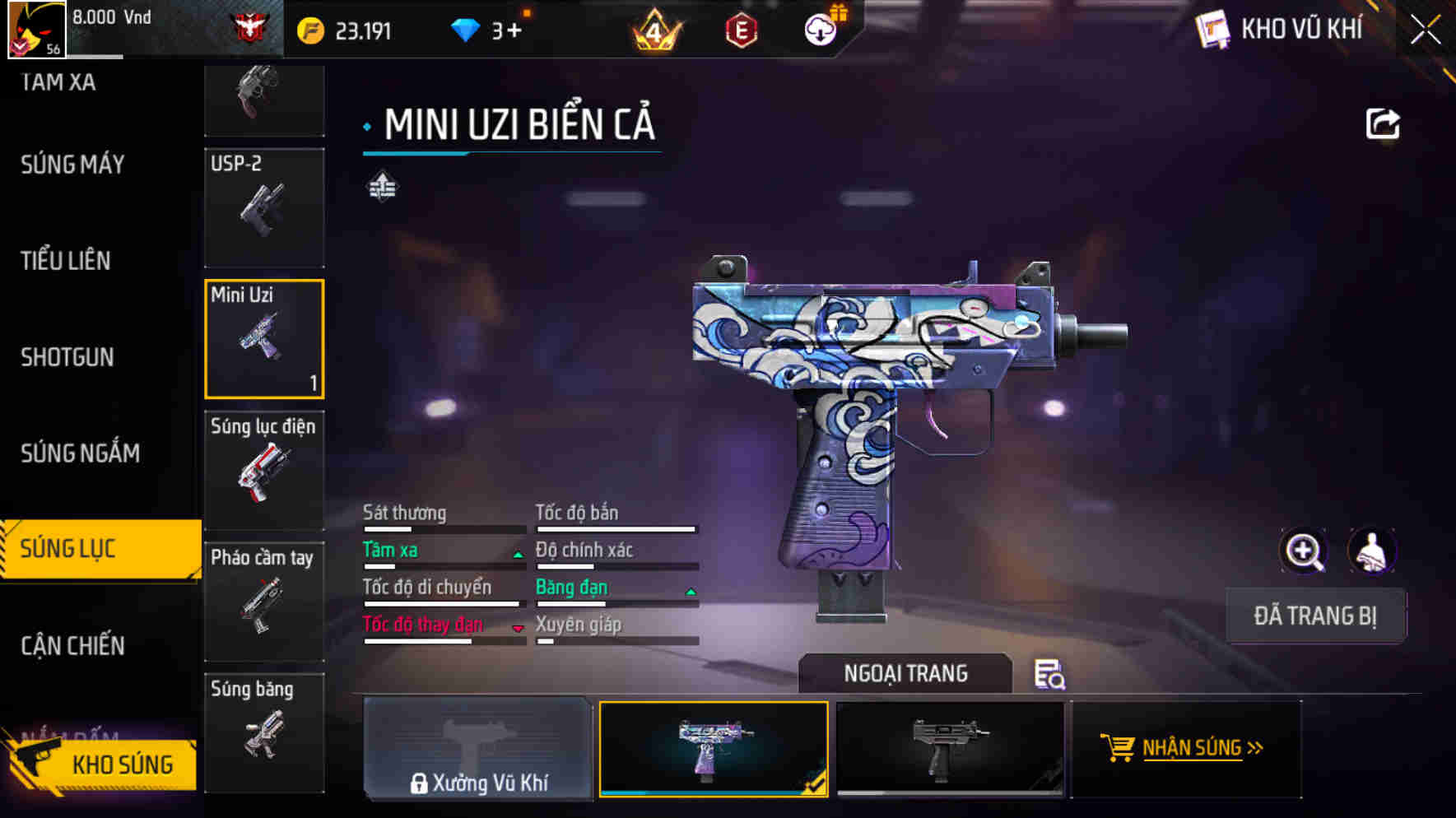The height and width of the screenshot is (818, 1456).
Task: Select the Shotgun category
Action: tap(67, 357)
